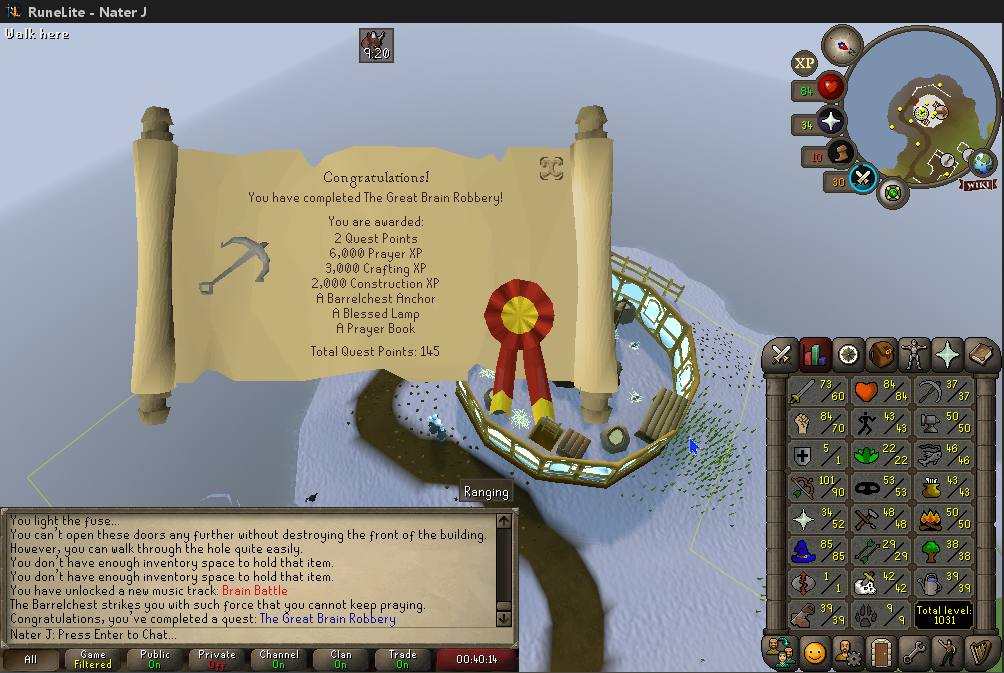Select the Game chat filter tab
The height and width of the screenshot is (673, 1004).
(92, 659)
